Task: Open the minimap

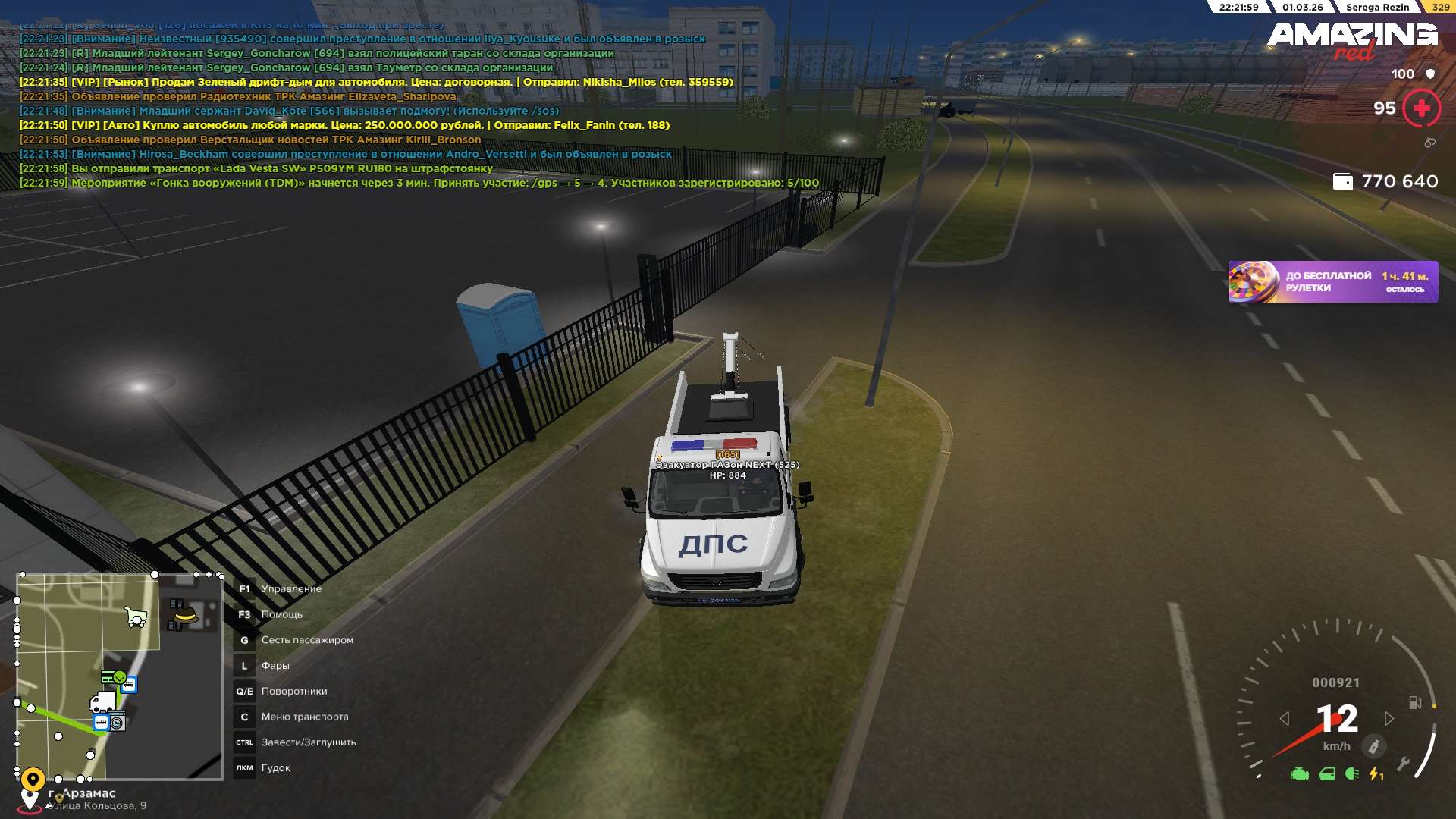Action: (120, 676)
